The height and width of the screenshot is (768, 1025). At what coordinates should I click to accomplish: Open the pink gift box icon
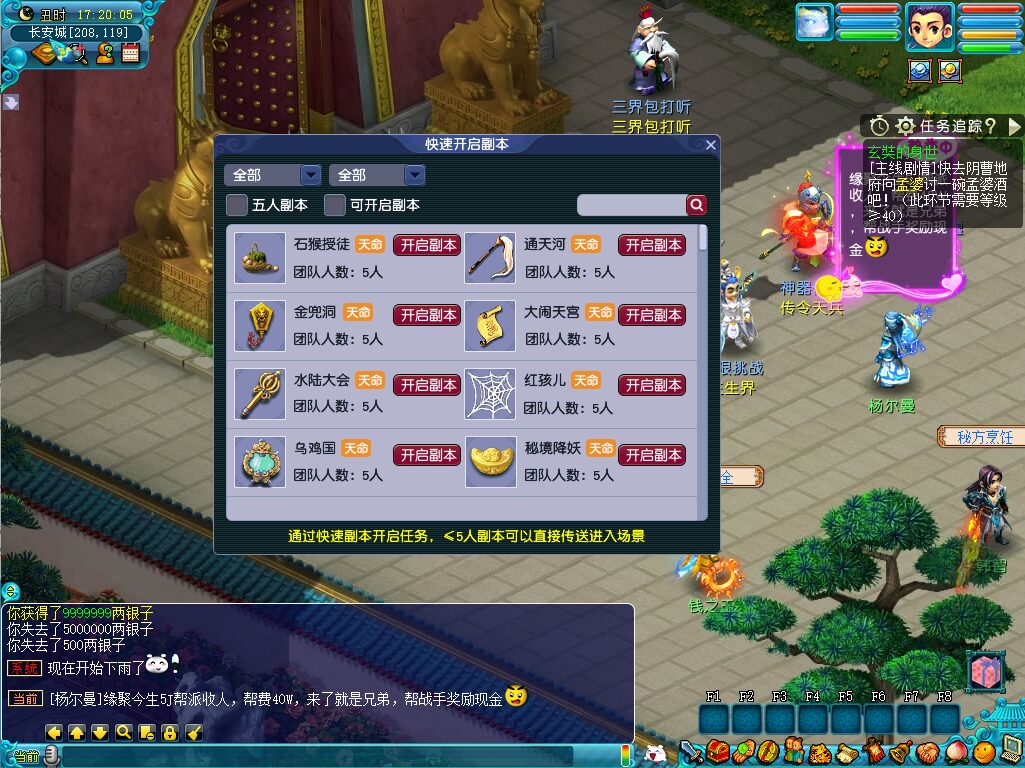point(985,672)
